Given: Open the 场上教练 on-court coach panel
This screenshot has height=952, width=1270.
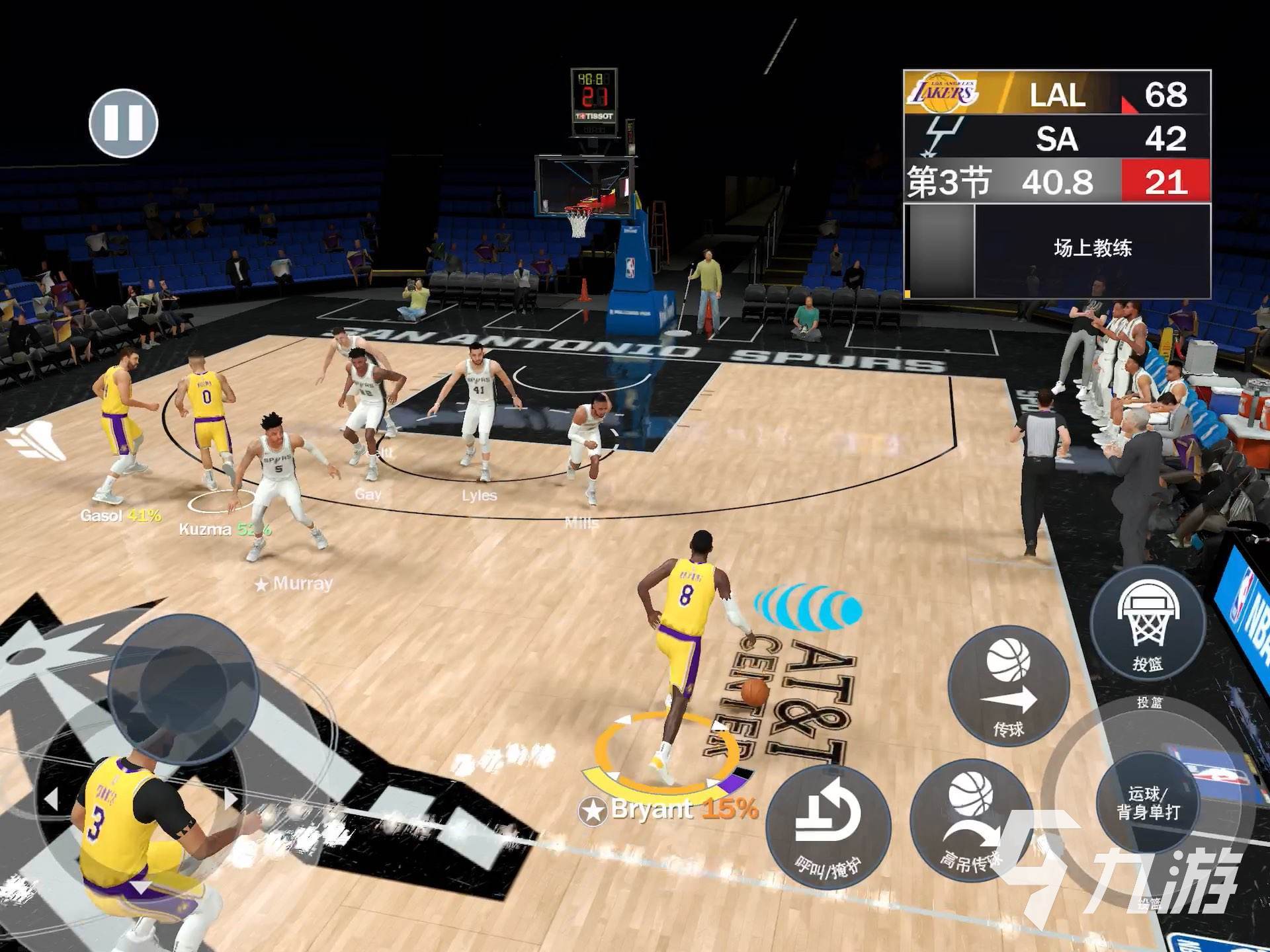Looking at the screenshot, I should click(1092, 249).
